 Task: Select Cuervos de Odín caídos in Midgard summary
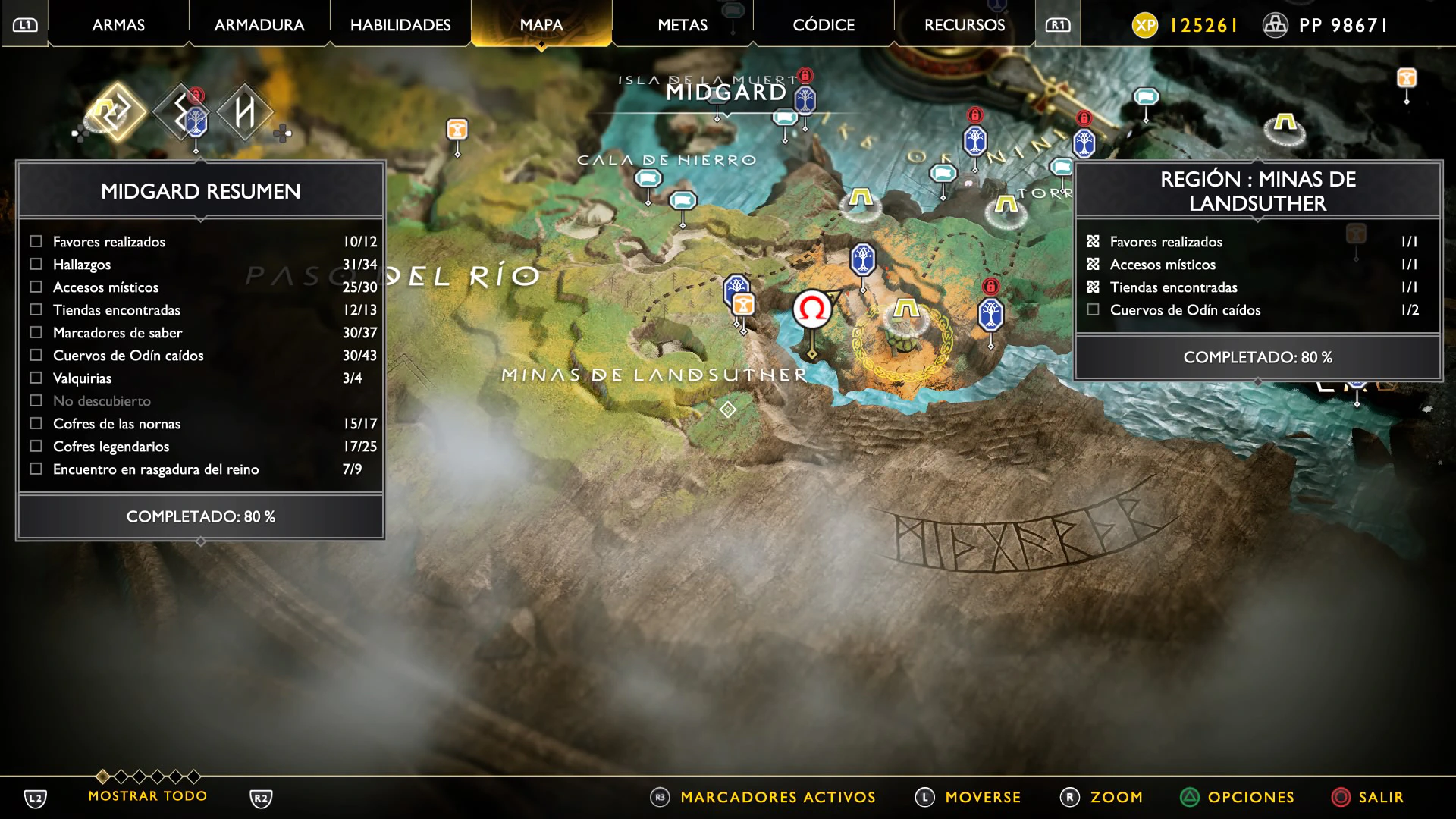tap(201, 356)
